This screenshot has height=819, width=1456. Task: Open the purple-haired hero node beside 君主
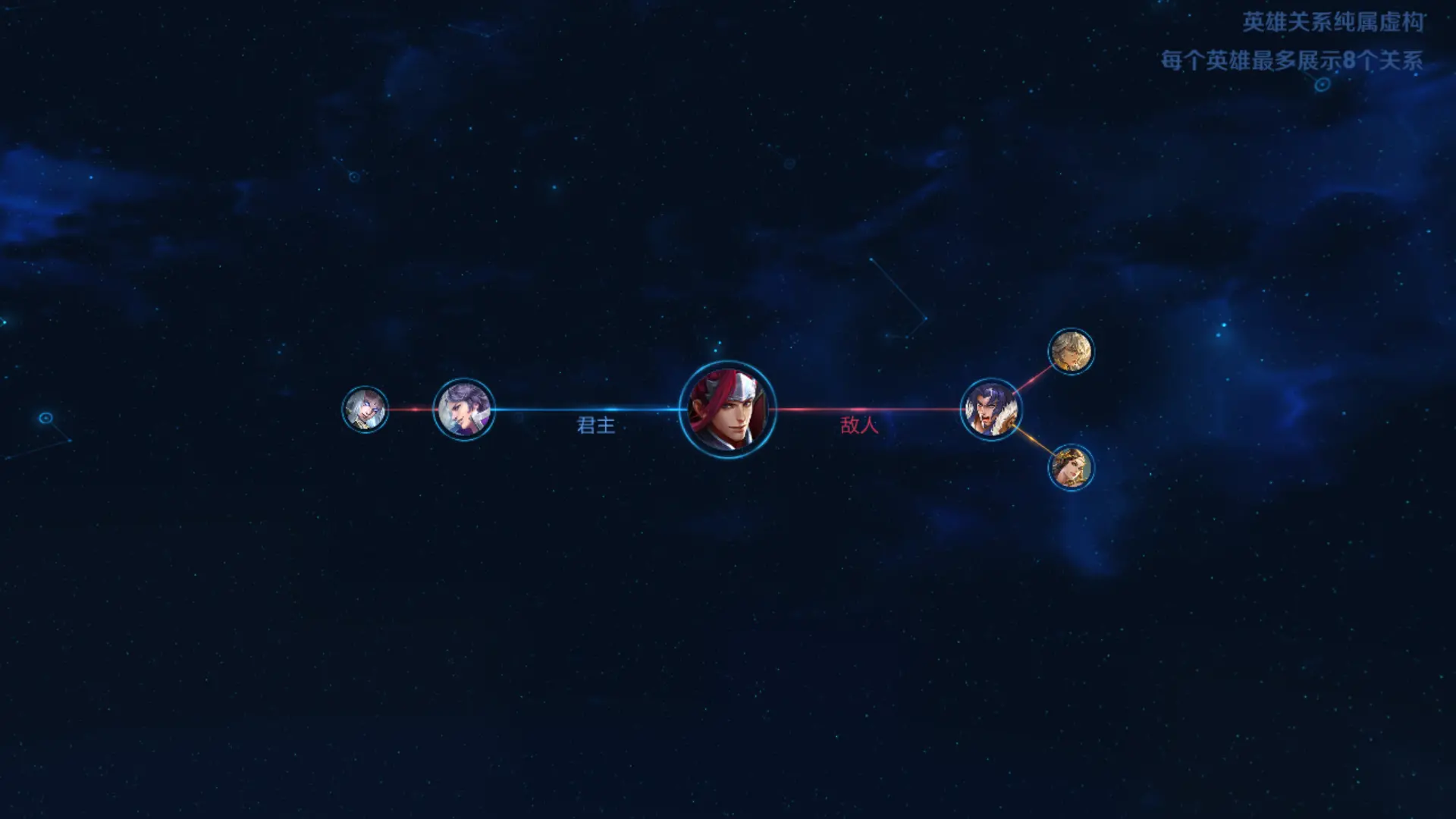click(463, 409)
